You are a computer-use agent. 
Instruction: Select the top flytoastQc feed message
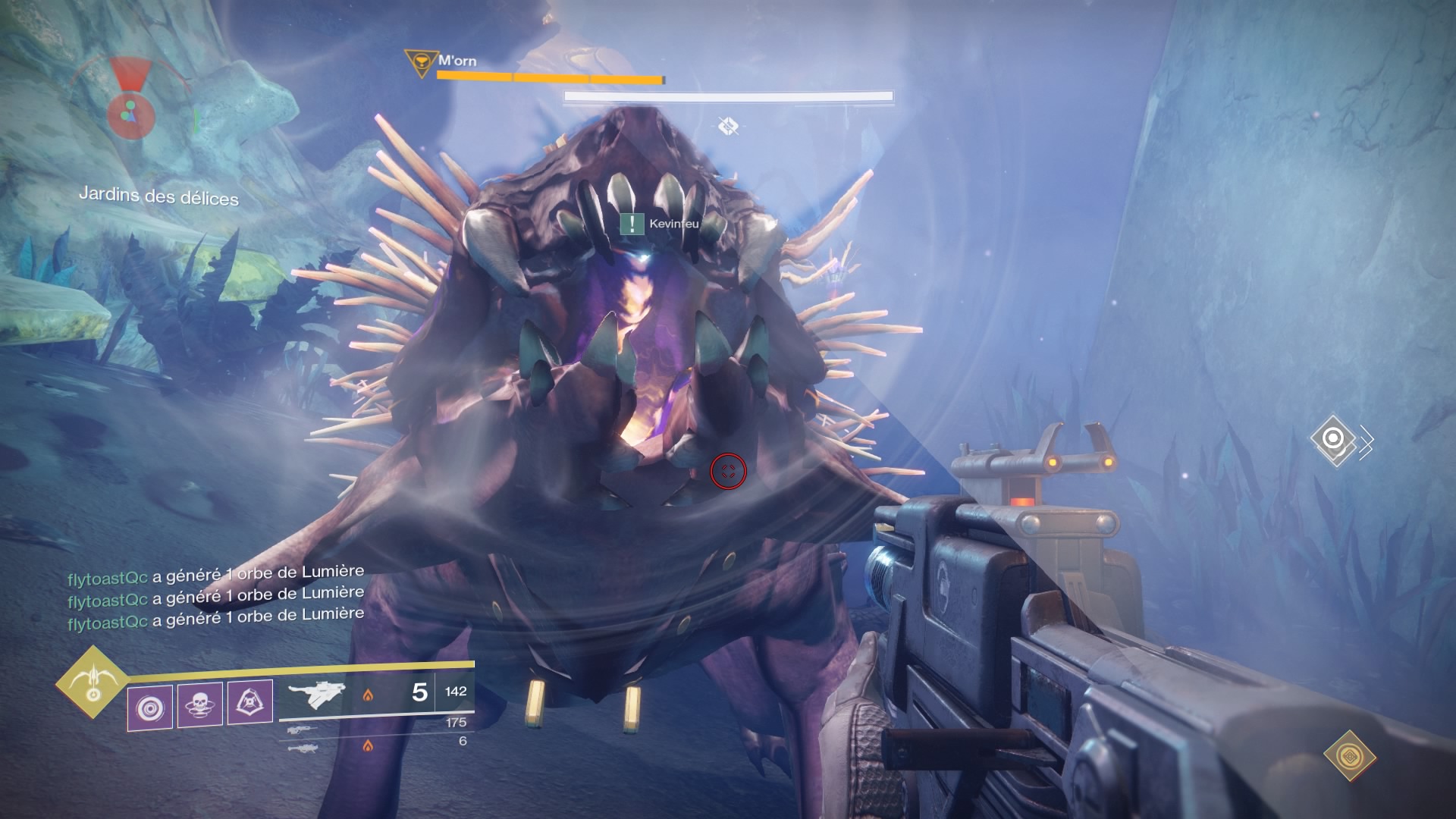215,575
